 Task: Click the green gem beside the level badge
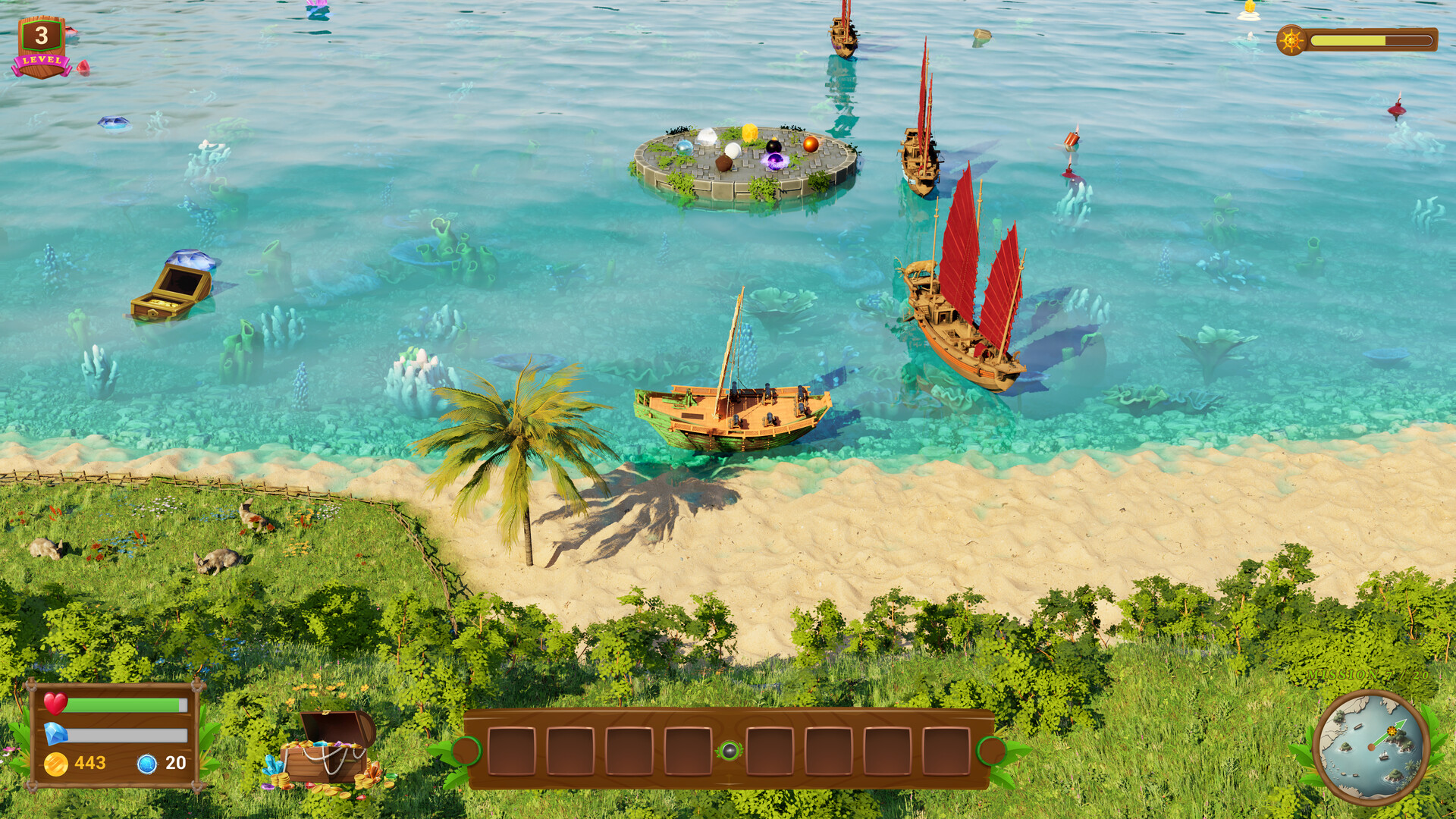click(x=83, y=67)
